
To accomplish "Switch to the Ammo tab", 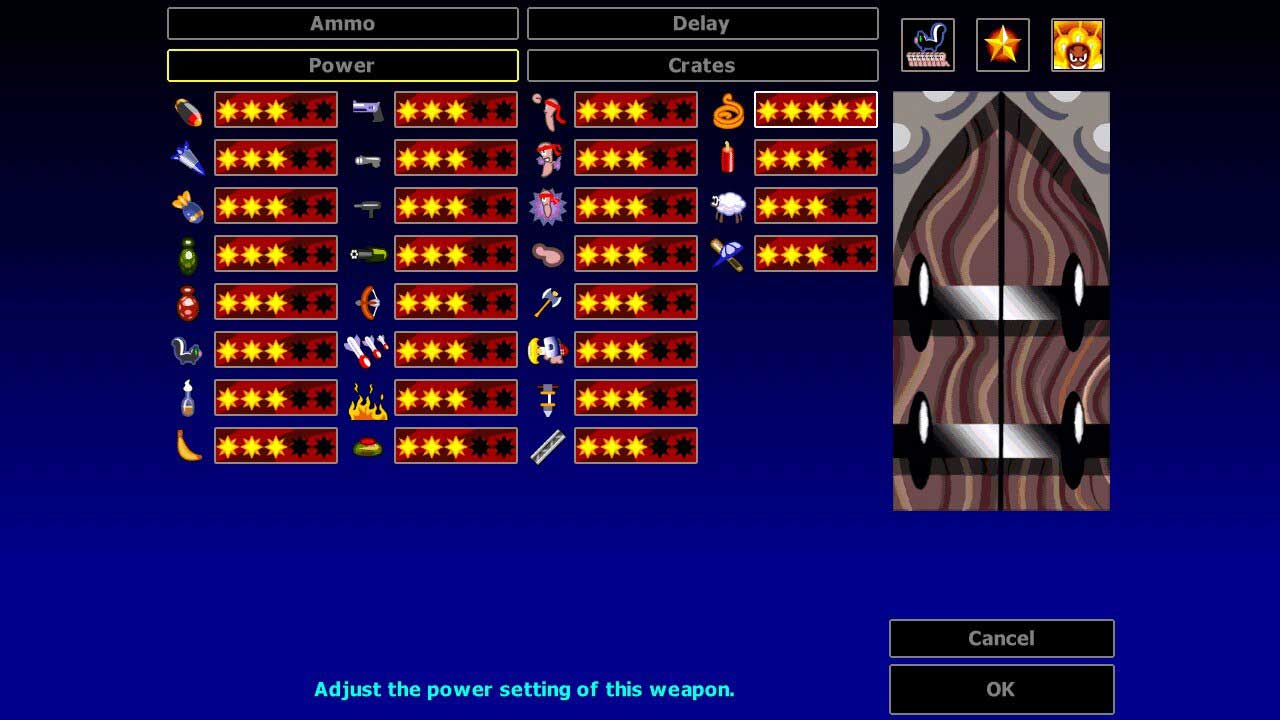I will coord(342,24).
